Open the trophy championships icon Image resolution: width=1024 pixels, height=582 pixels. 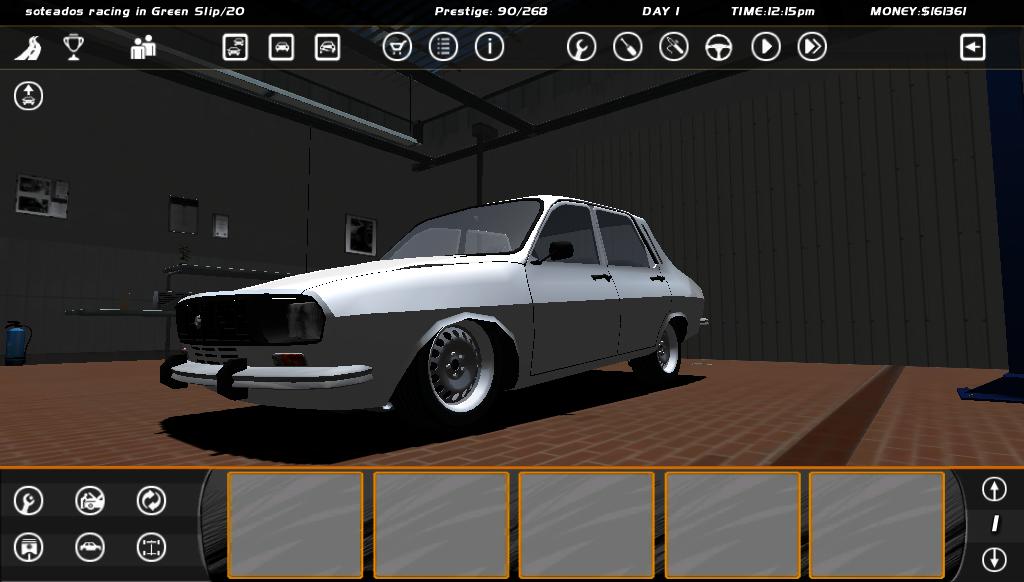[x=73, y=47]
